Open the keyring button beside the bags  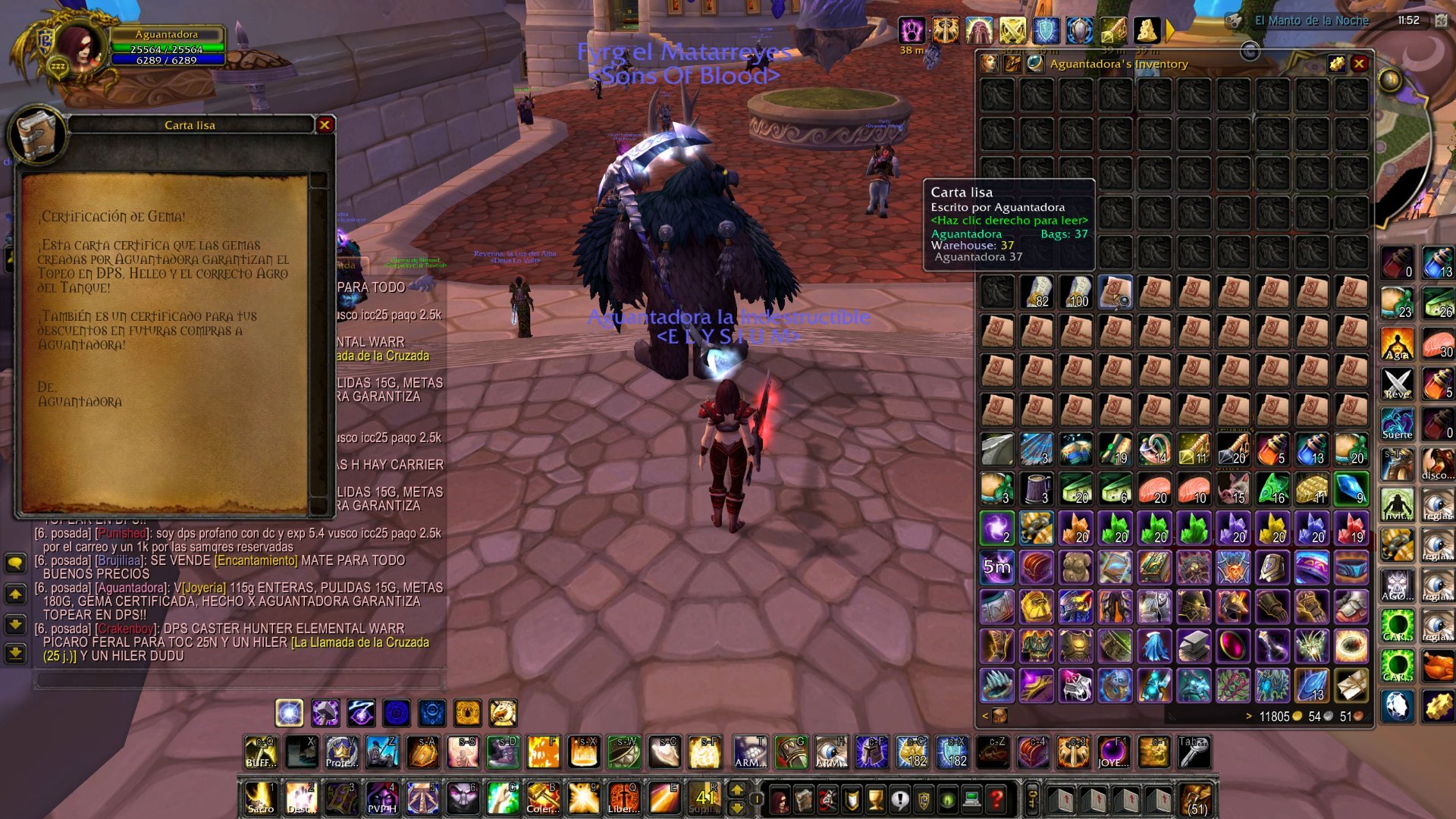pos(1033,799)
